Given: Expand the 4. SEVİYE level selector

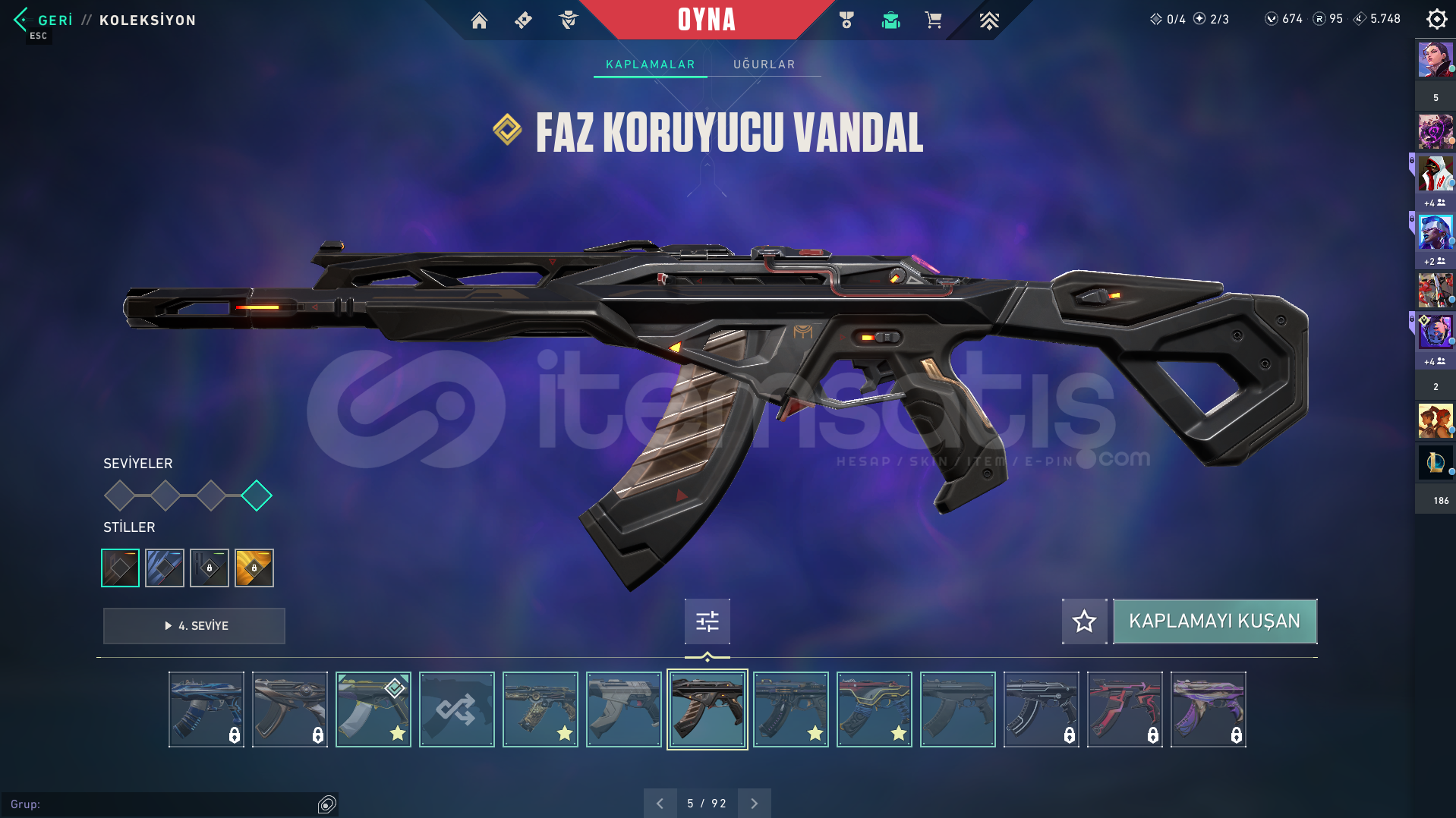Looking at the screenshot, I should [x=194, y=626].
